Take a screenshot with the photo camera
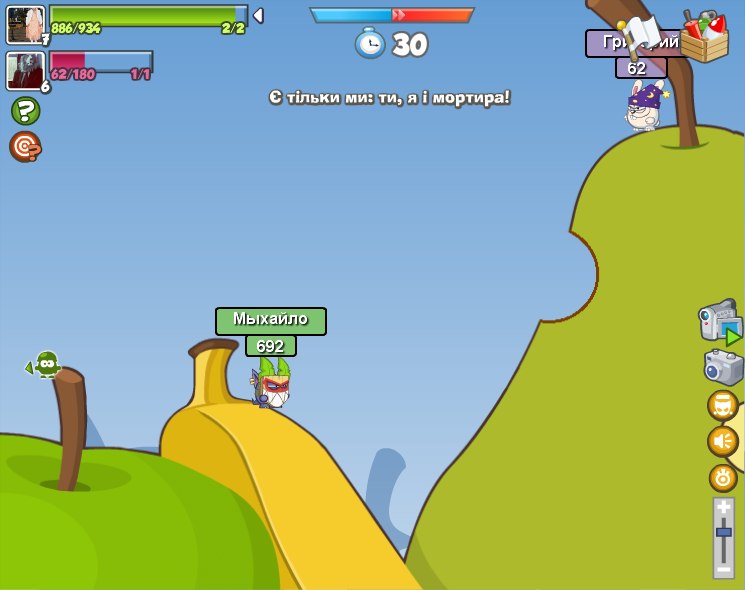 coord(723,367)
